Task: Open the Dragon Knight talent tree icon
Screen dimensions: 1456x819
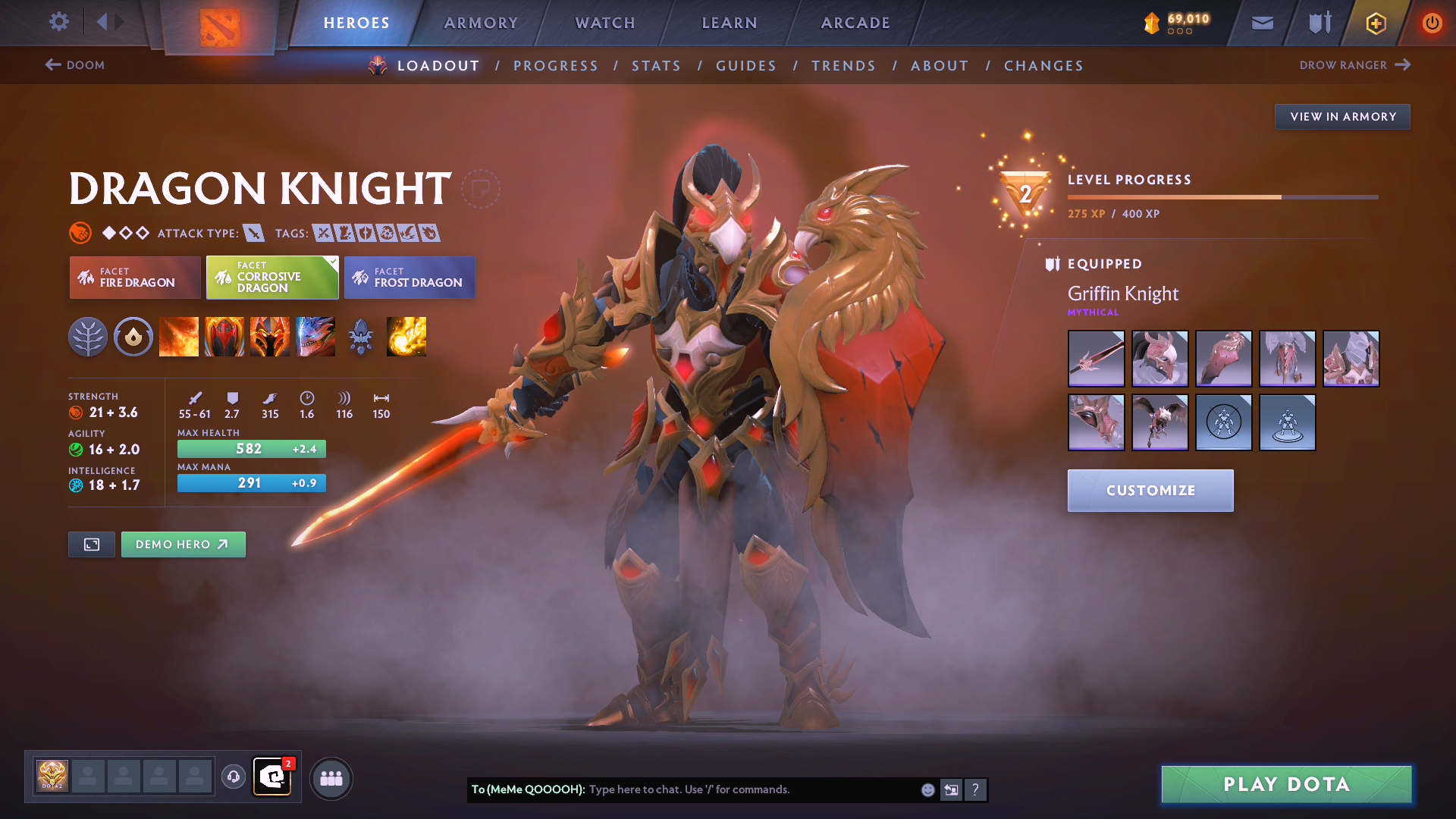Action: (x=89, y=337)
